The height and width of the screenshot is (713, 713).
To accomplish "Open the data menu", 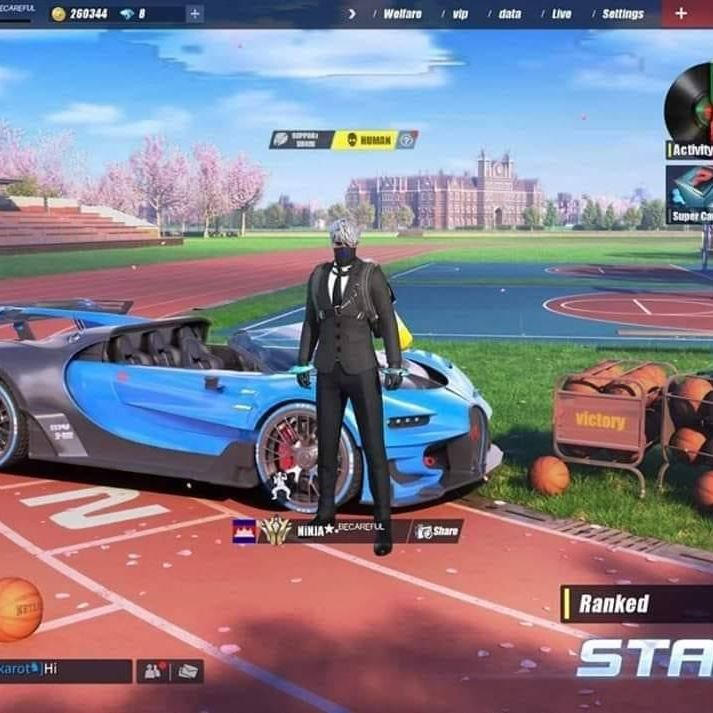I will pos(510,14).
